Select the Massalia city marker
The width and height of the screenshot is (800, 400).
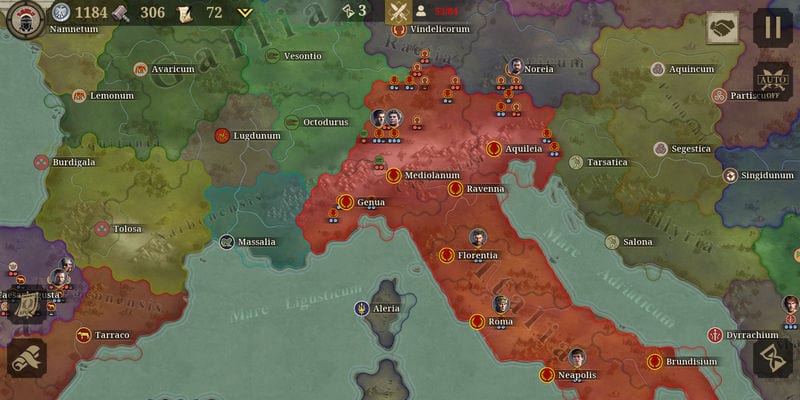point(227,242)
